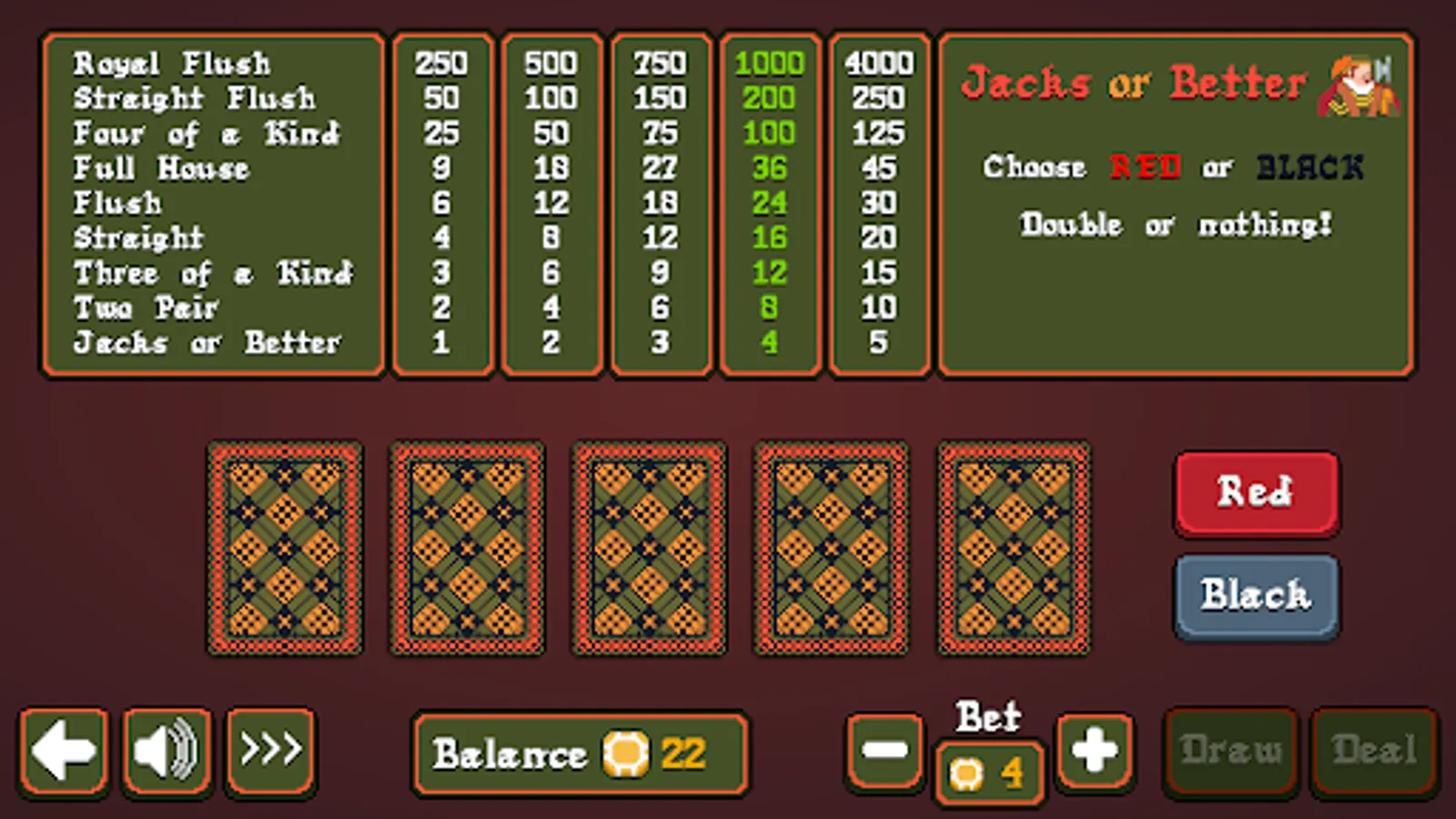
Task: Click the second face-down card
Action: pos(467,547)
